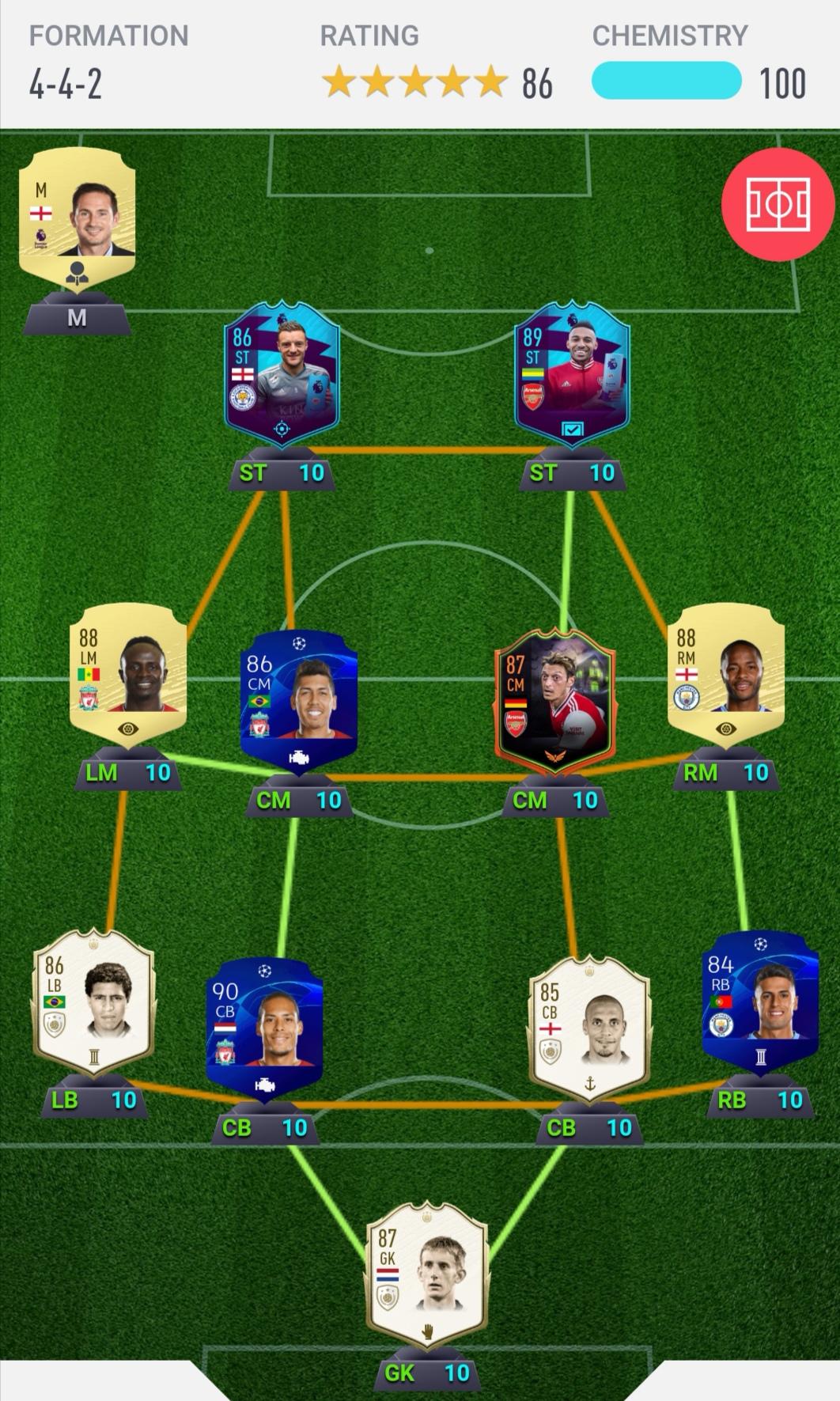Select the 84 RB Manchester City card
The height and width of the screenshot is (1401, 840).
point(760,1002)
